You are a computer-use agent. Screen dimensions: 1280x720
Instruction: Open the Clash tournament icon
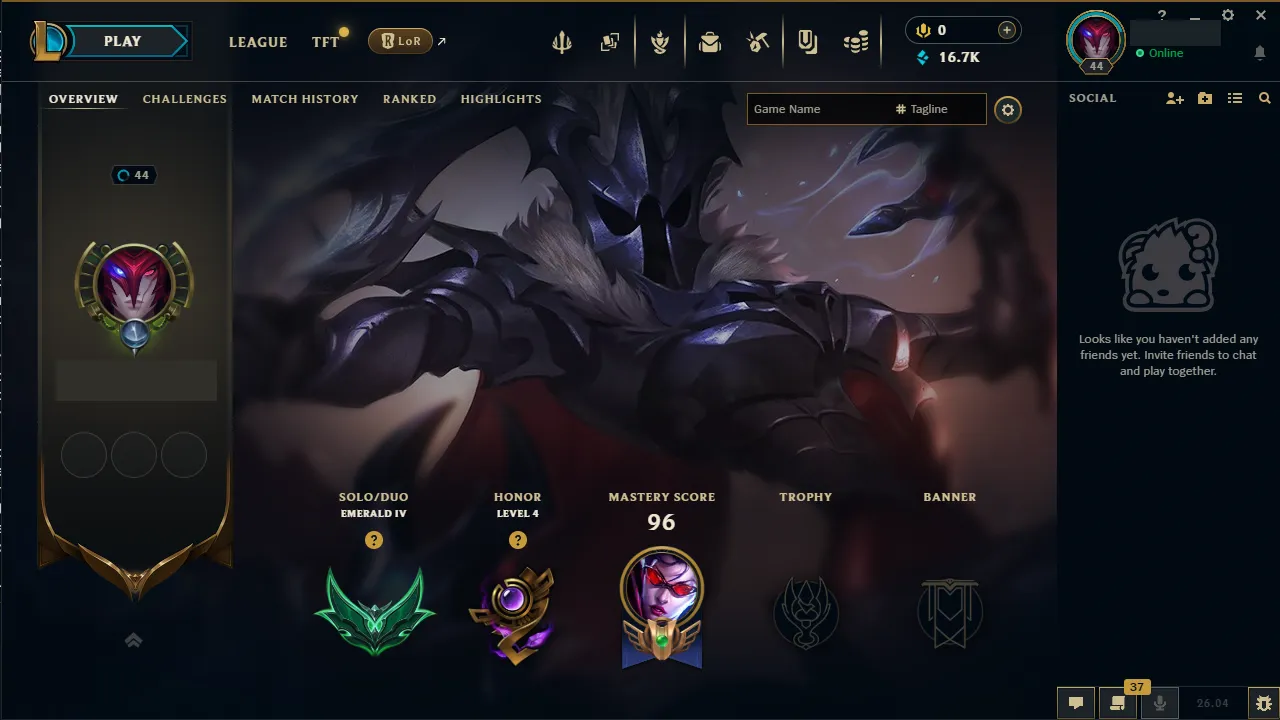coord(660,41)
